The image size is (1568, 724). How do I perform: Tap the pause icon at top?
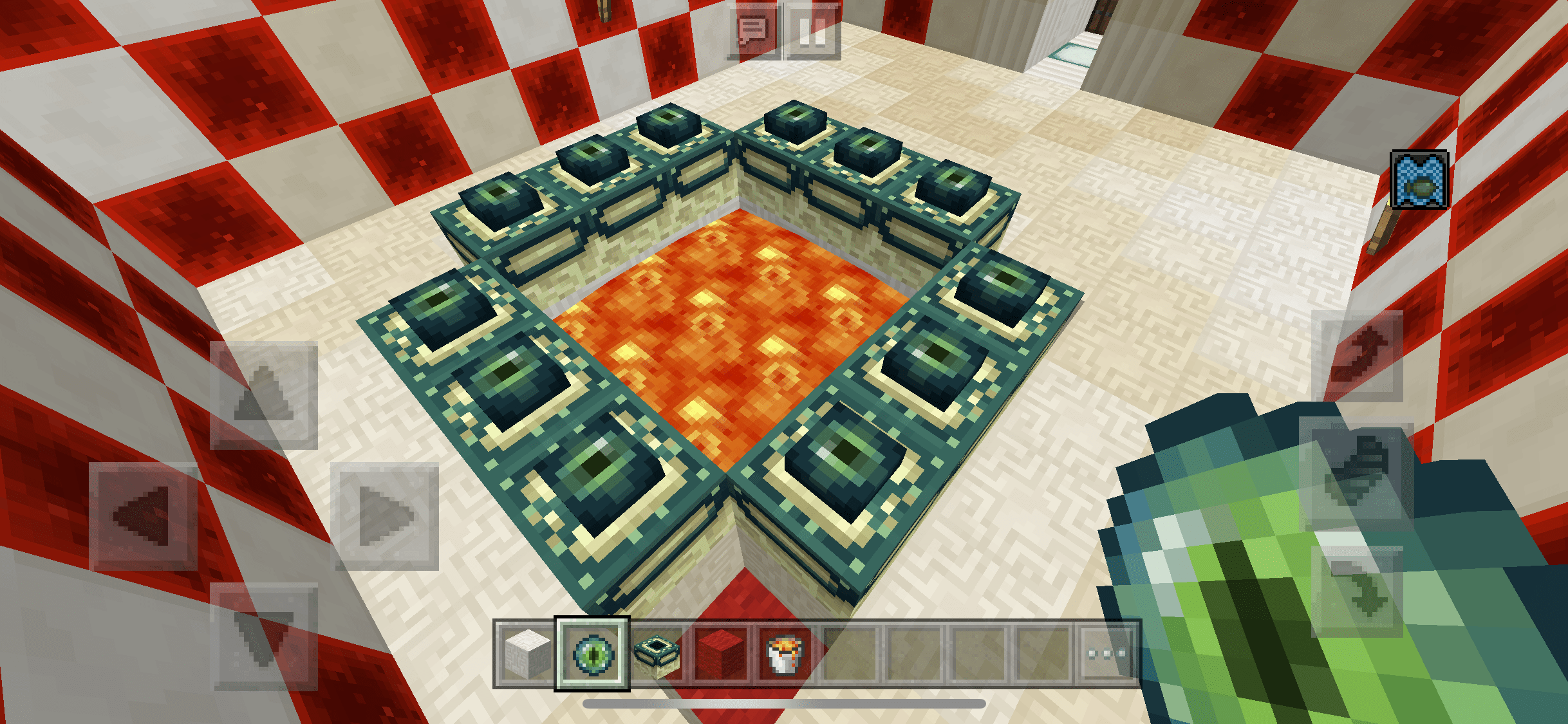point(813,32)
